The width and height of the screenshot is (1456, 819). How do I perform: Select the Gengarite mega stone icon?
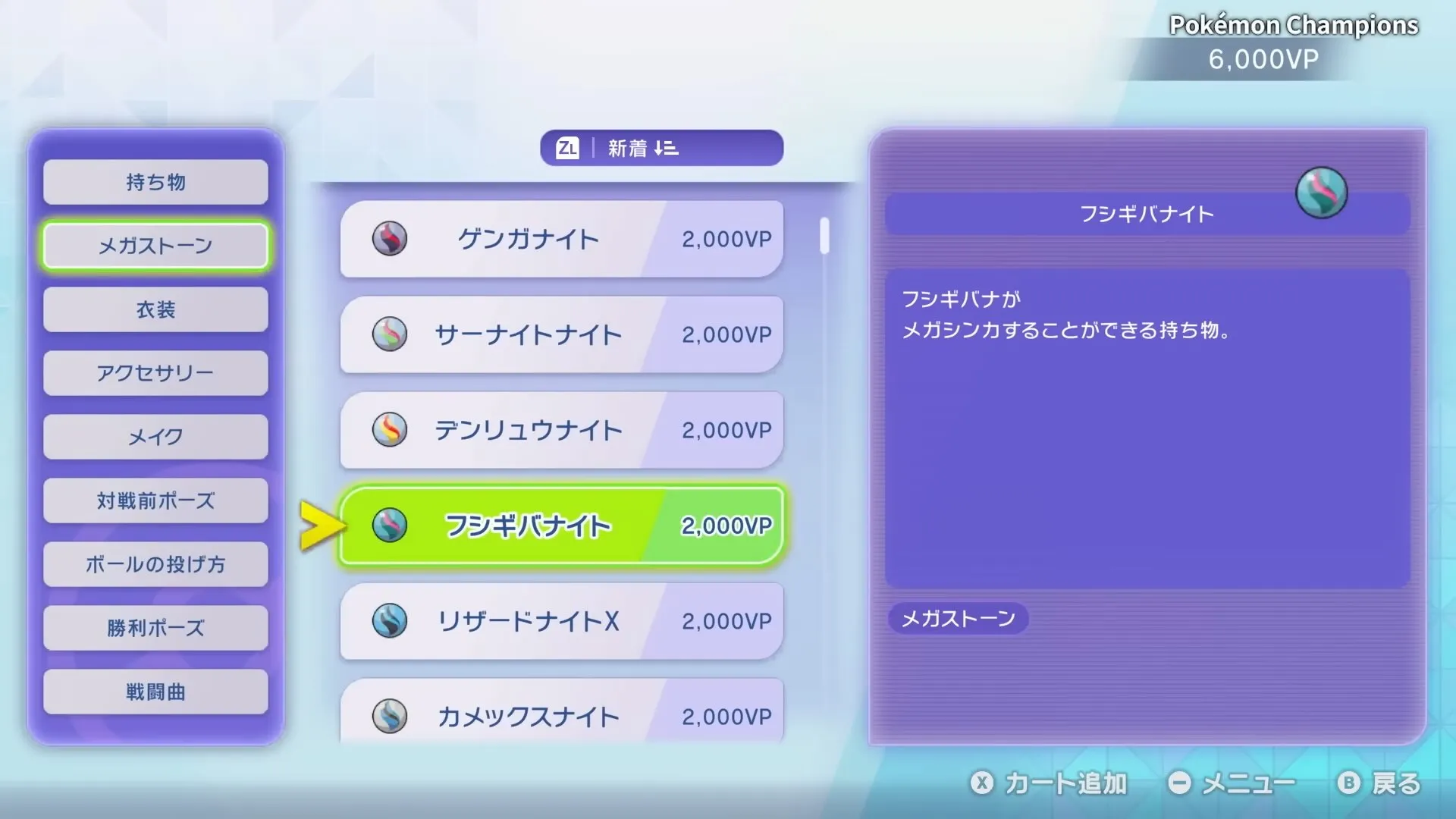pyautogui.click(x=391, y=240)
